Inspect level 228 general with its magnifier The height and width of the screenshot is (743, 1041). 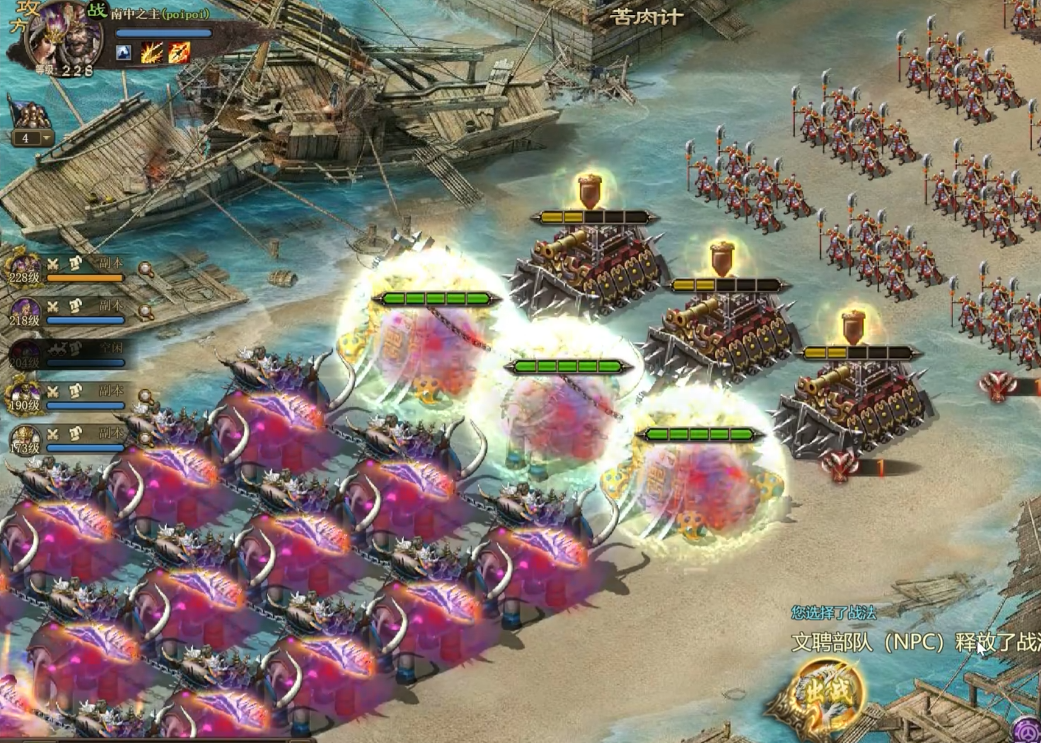146,269
